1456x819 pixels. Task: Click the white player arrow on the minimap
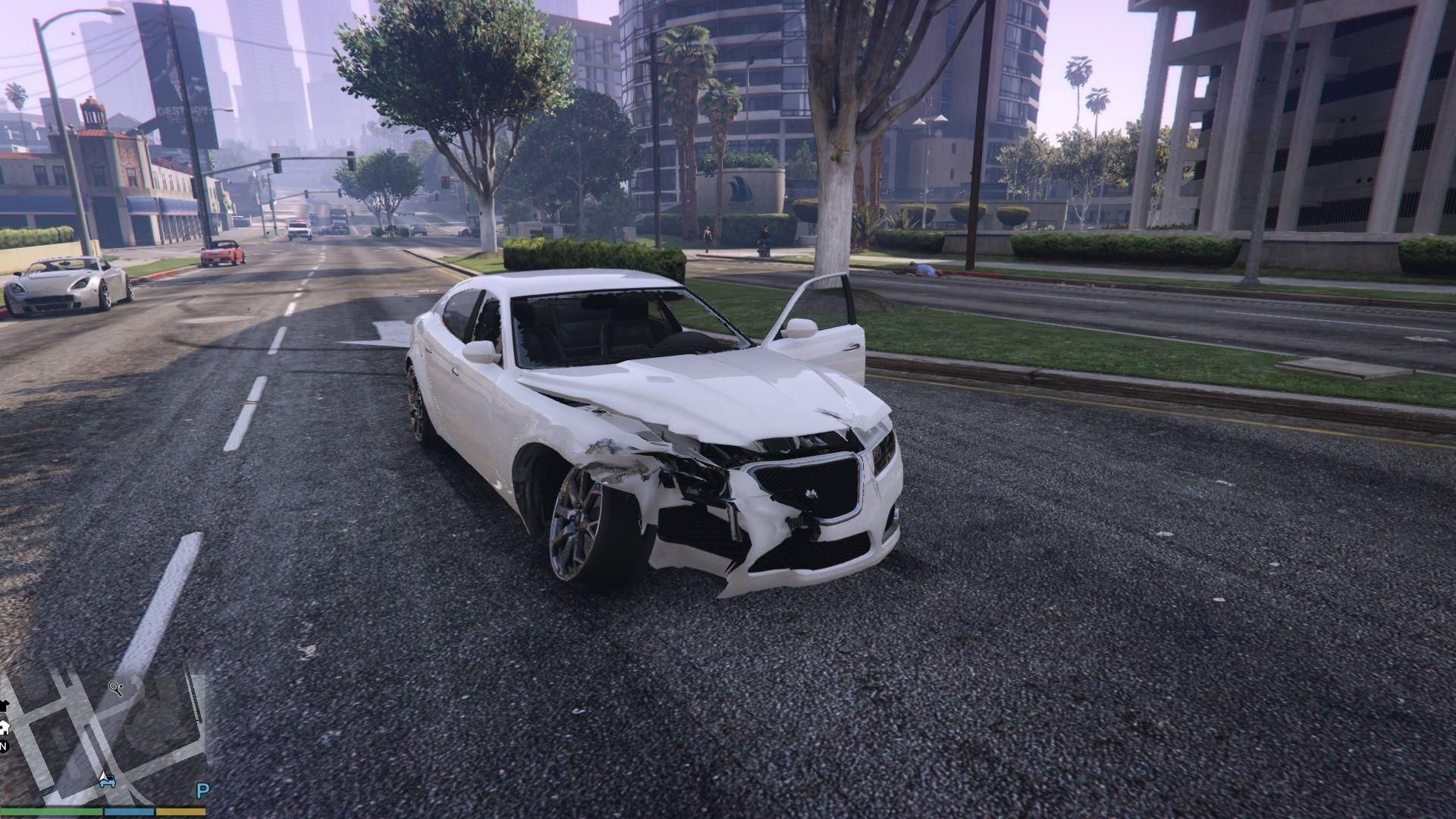[103, 777]
